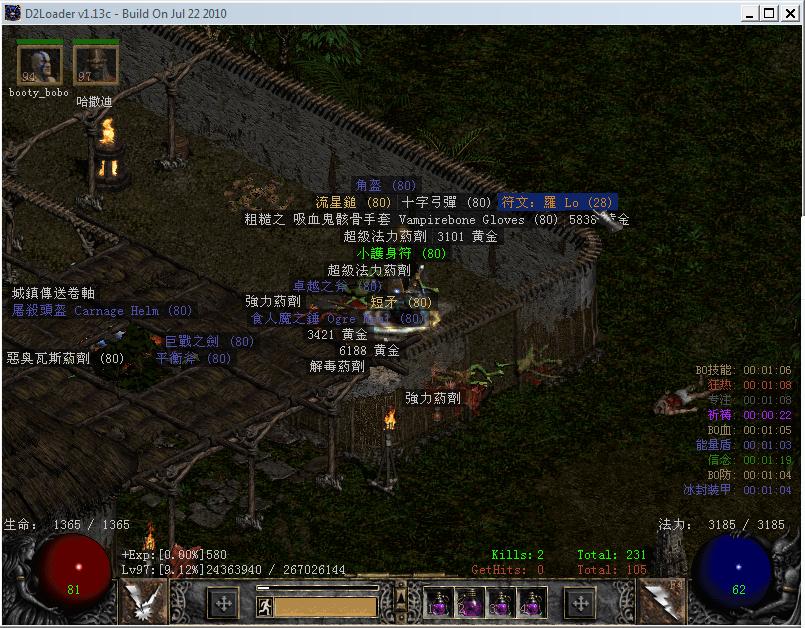Grab the Carnage Helm item label
The width and height of the screenshot is (805, 628).
[x=102, y=311]
